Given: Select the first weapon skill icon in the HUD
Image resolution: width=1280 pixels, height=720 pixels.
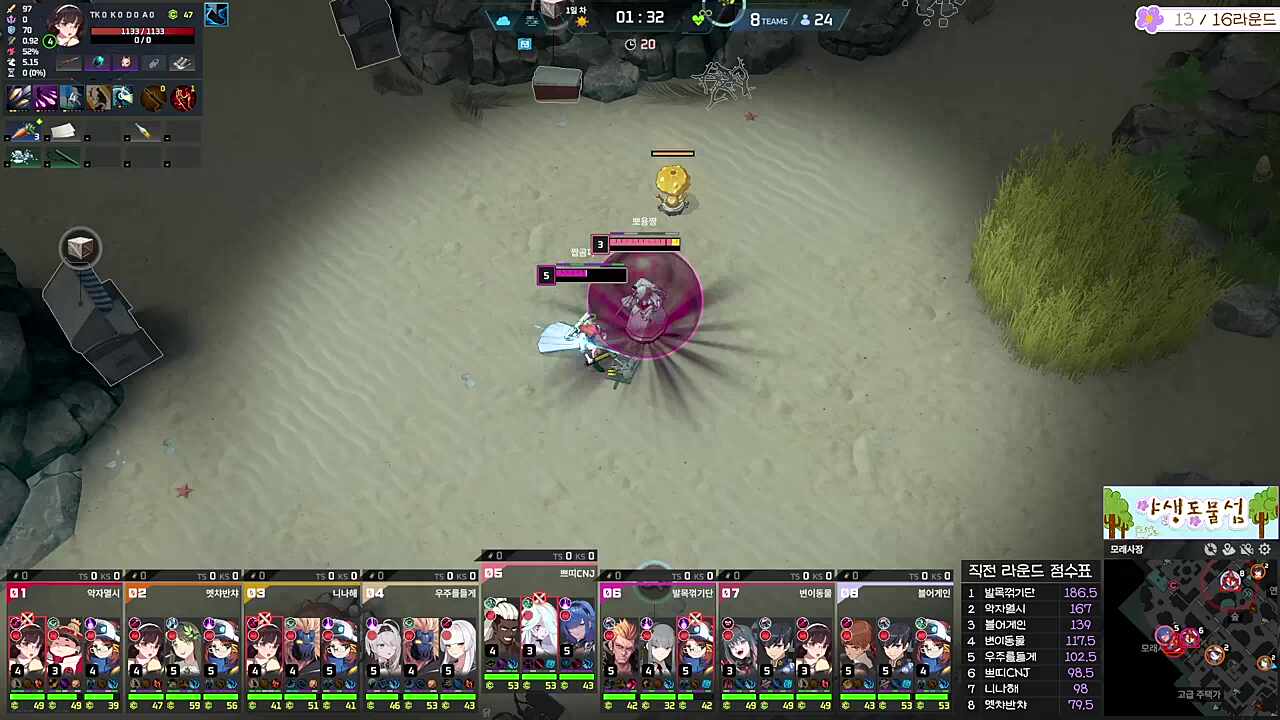Looking at the screenshot, I should click(20, 96).
